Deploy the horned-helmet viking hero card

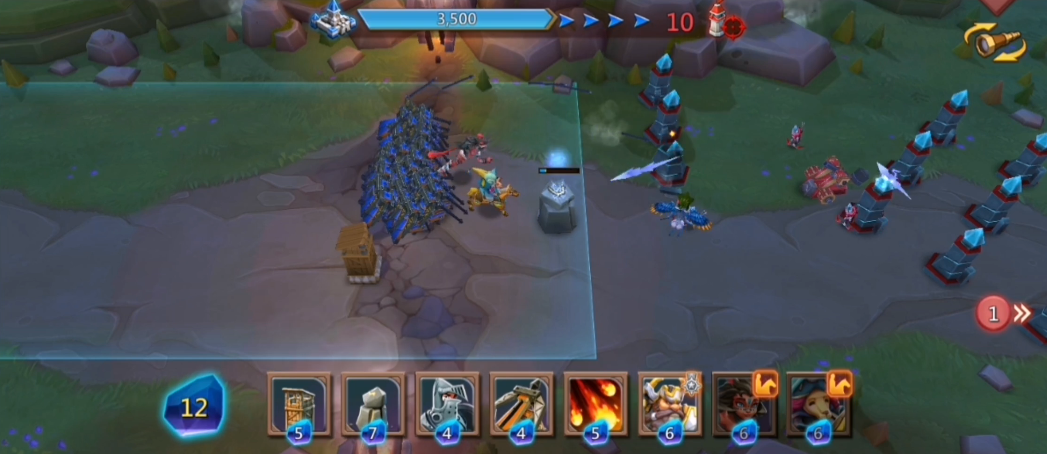[669, 404]
